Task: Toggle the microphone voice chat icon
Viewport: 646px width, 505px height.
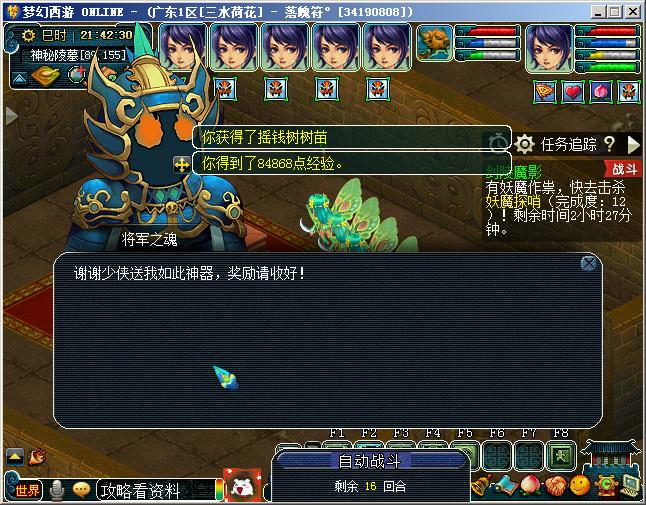Action: [58, 490]
